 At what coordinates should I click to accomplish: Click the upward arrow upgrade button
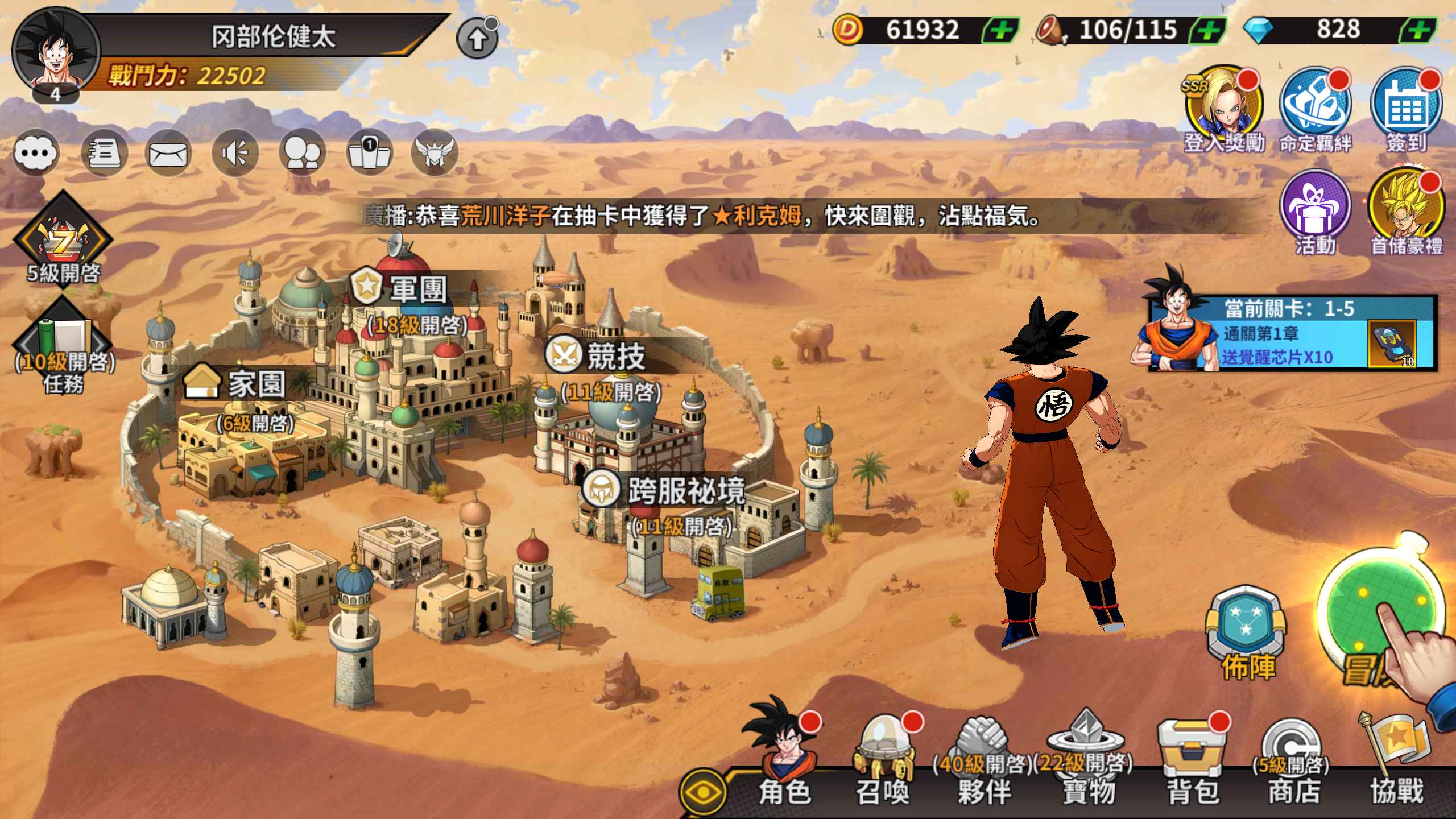(477, 39)
